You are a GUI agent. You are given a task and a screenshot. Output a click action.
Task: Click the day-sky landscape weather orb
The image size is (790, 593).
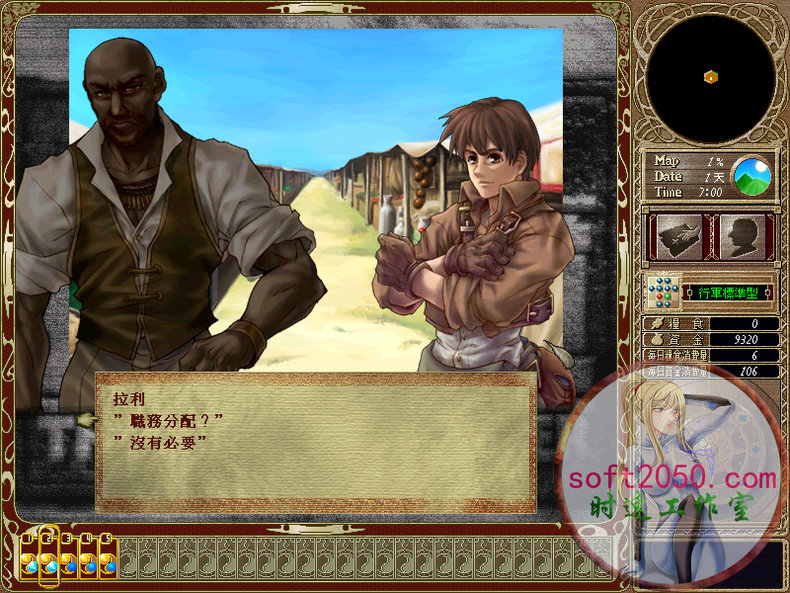click(752, 176)
